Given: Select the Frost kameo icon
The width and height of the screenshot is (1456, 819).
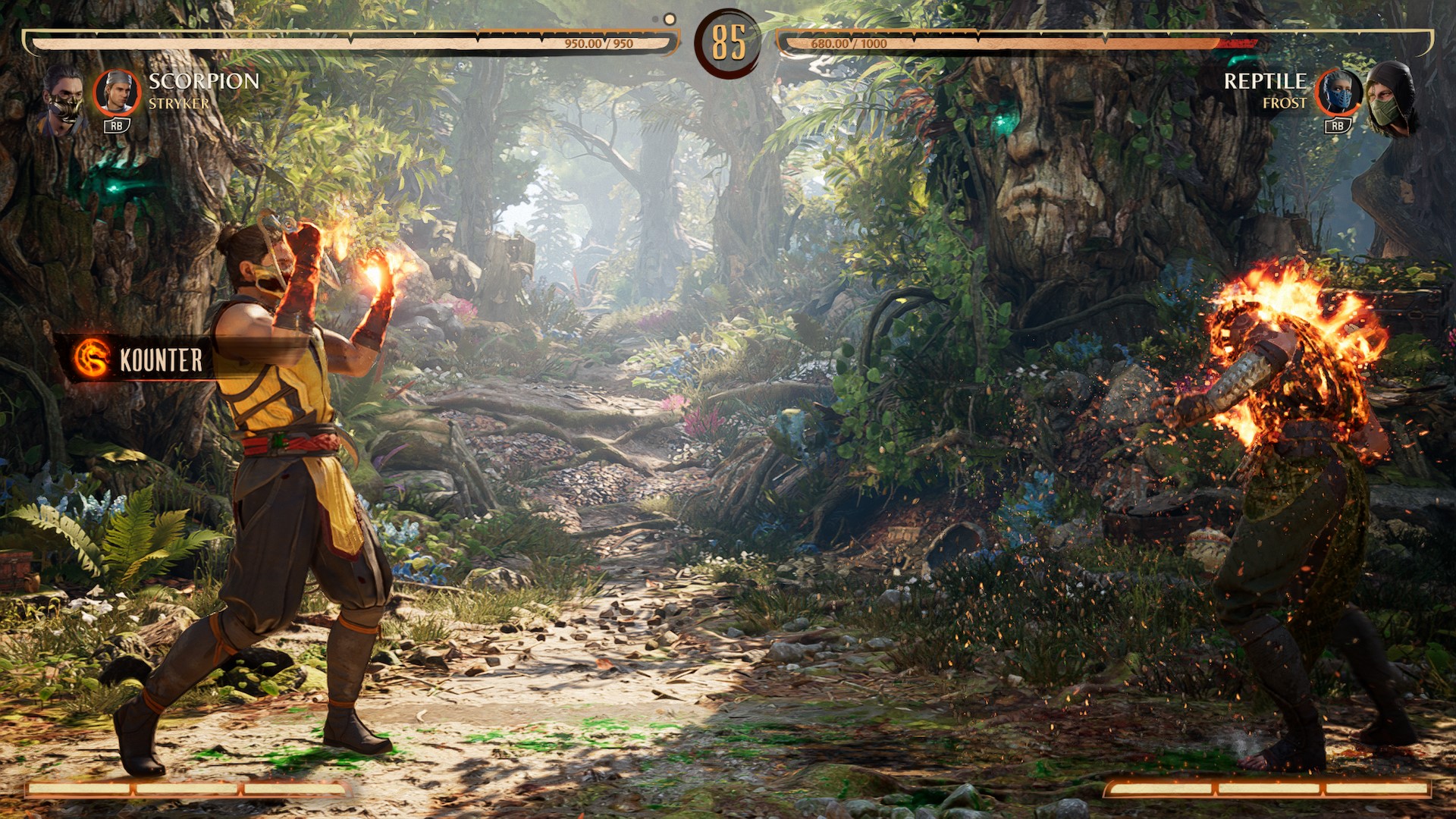Looking at the screenshot, I should point(1338,93).
